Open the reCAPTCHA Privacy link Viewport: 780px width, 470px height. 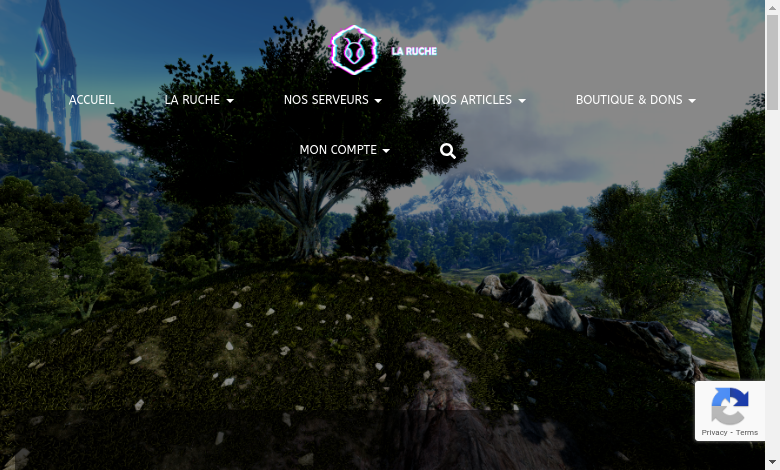tap(713, 433)
